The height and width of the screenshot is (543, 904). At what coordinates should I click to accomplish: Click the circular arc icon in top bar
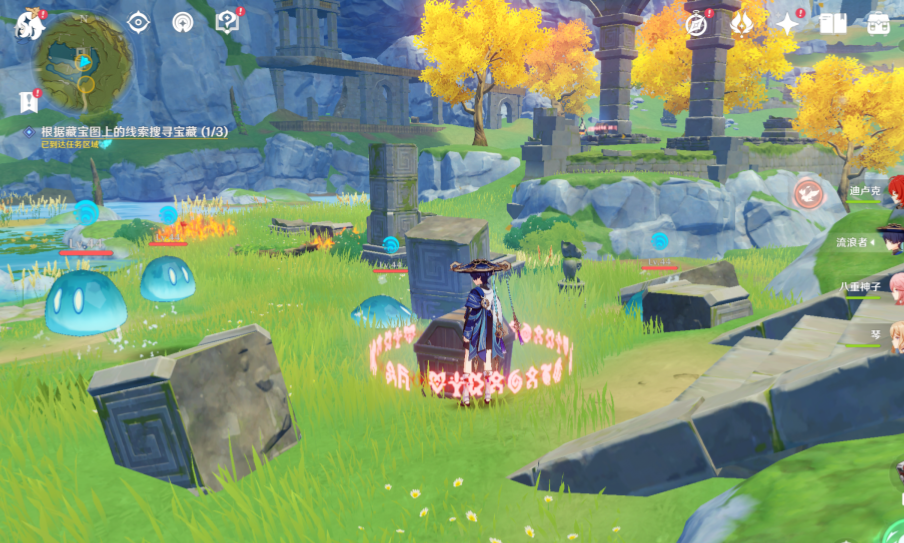pyautogui.click(x=182, y=22)
